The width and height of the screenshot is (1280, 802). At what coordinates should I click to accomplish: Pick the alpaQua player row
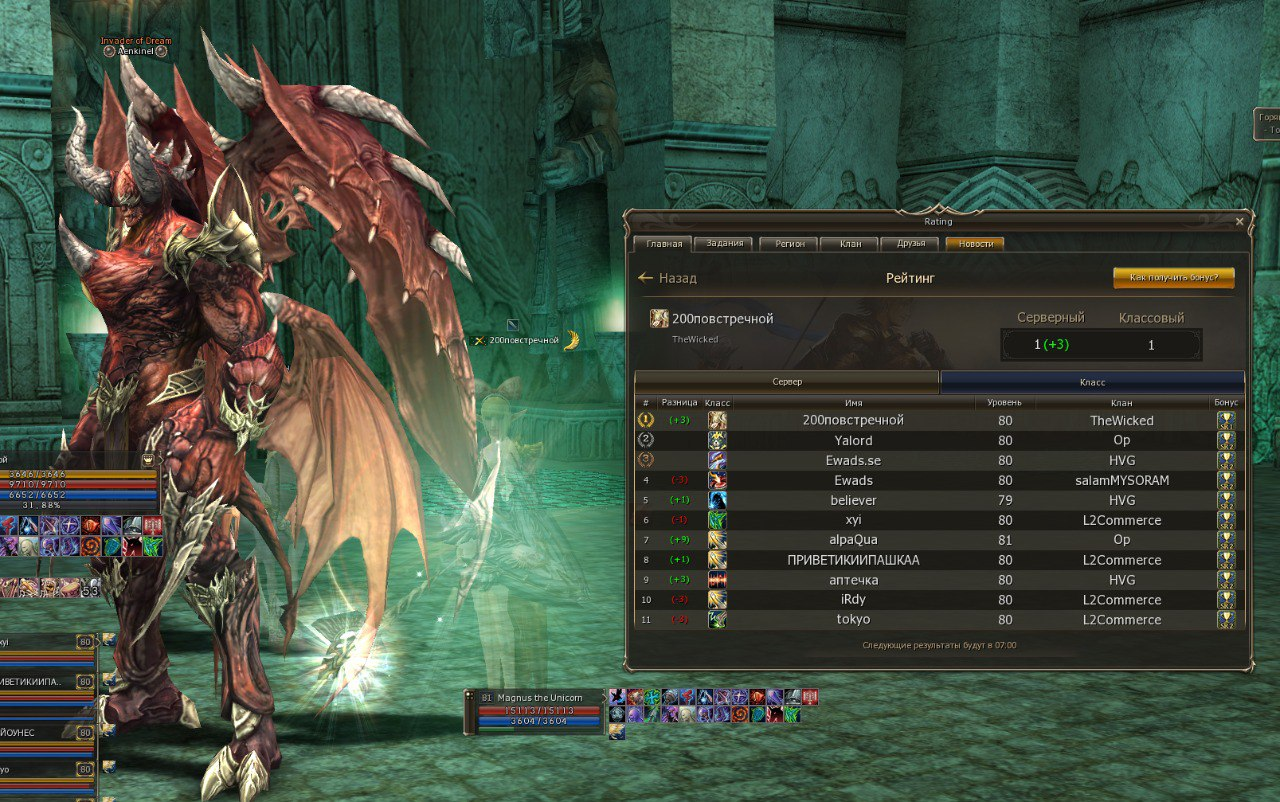pos(853,540)
